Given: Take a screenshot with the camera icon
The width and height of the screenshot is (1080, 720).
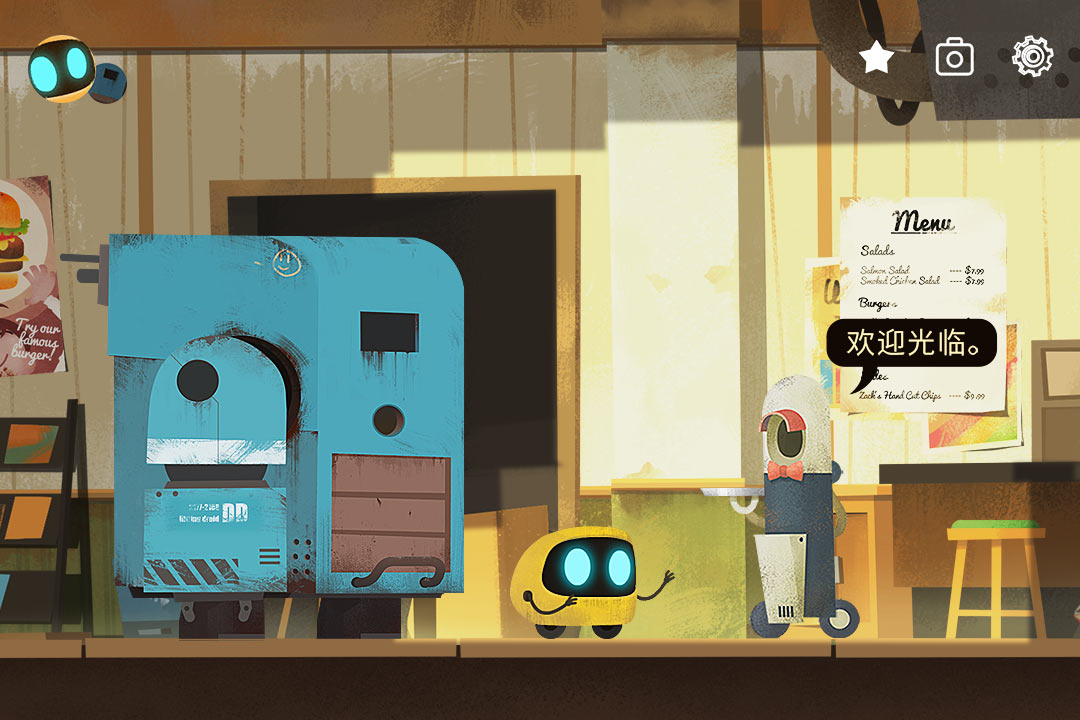Looking at the screenshot, I should [954, 58].
